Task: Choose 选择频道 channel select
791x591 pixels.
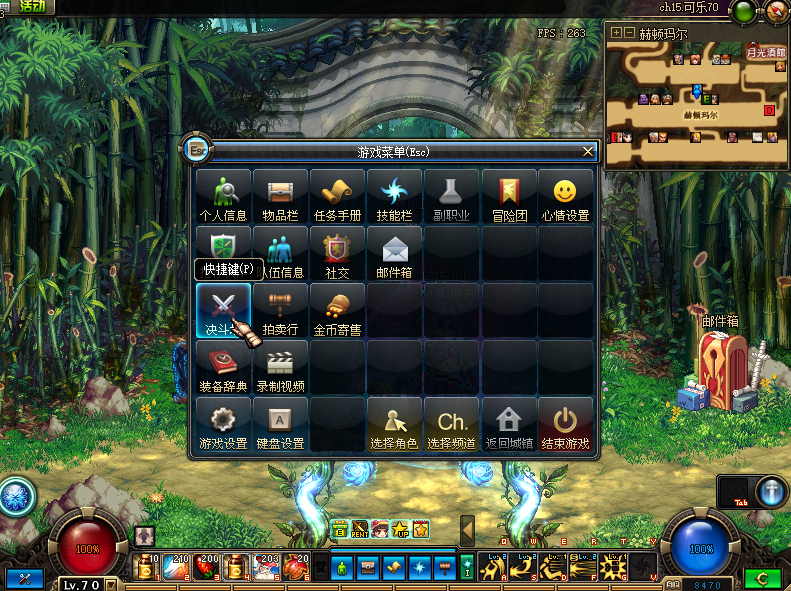Action: click(x=452, y=424)
